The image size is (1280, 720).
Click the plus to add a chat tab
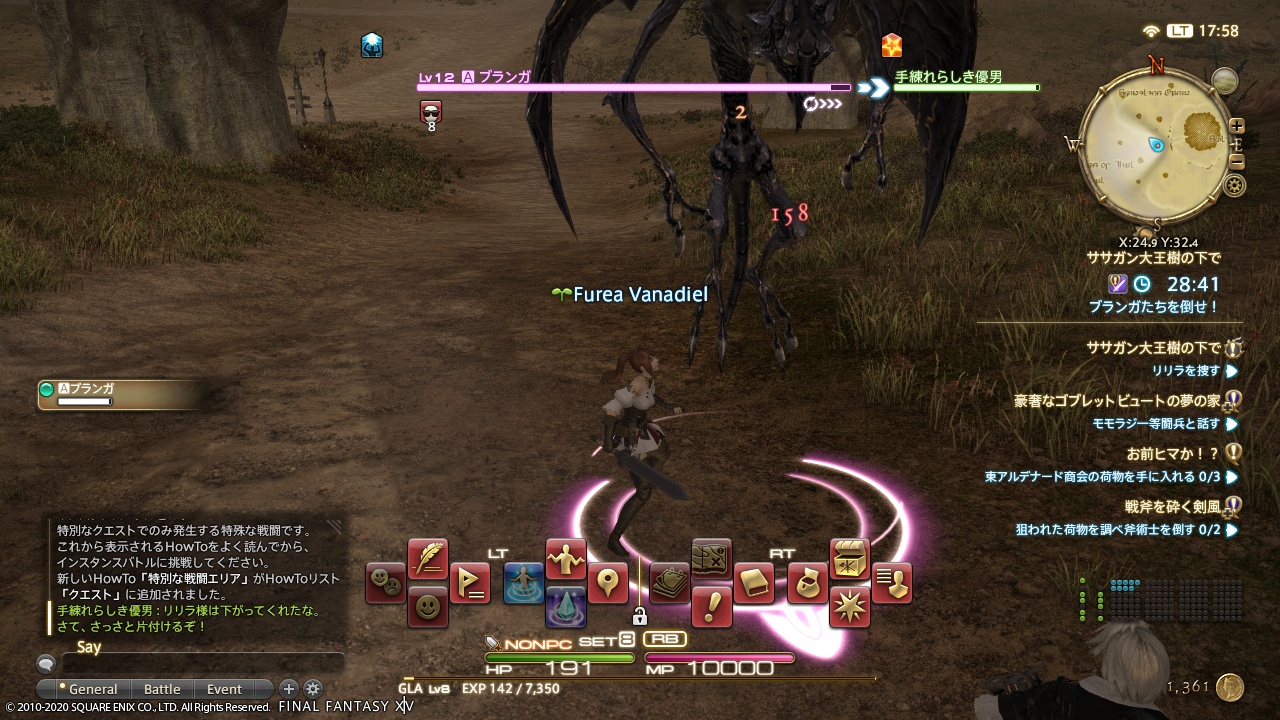(288, 688)
